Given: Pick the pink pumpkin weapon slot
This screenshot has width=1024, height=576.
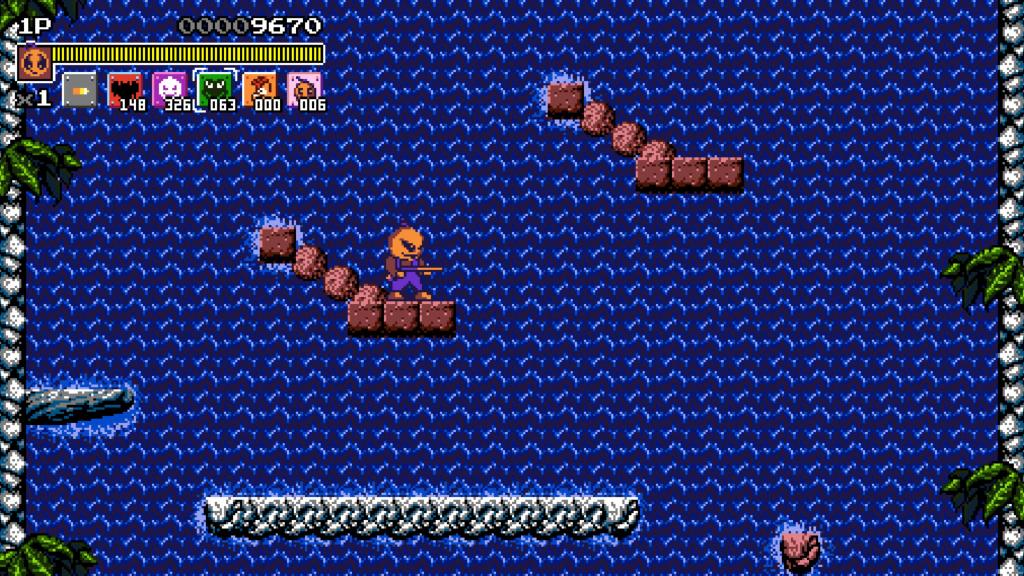Looking at the screenshot, I should (x=304, y=89).
